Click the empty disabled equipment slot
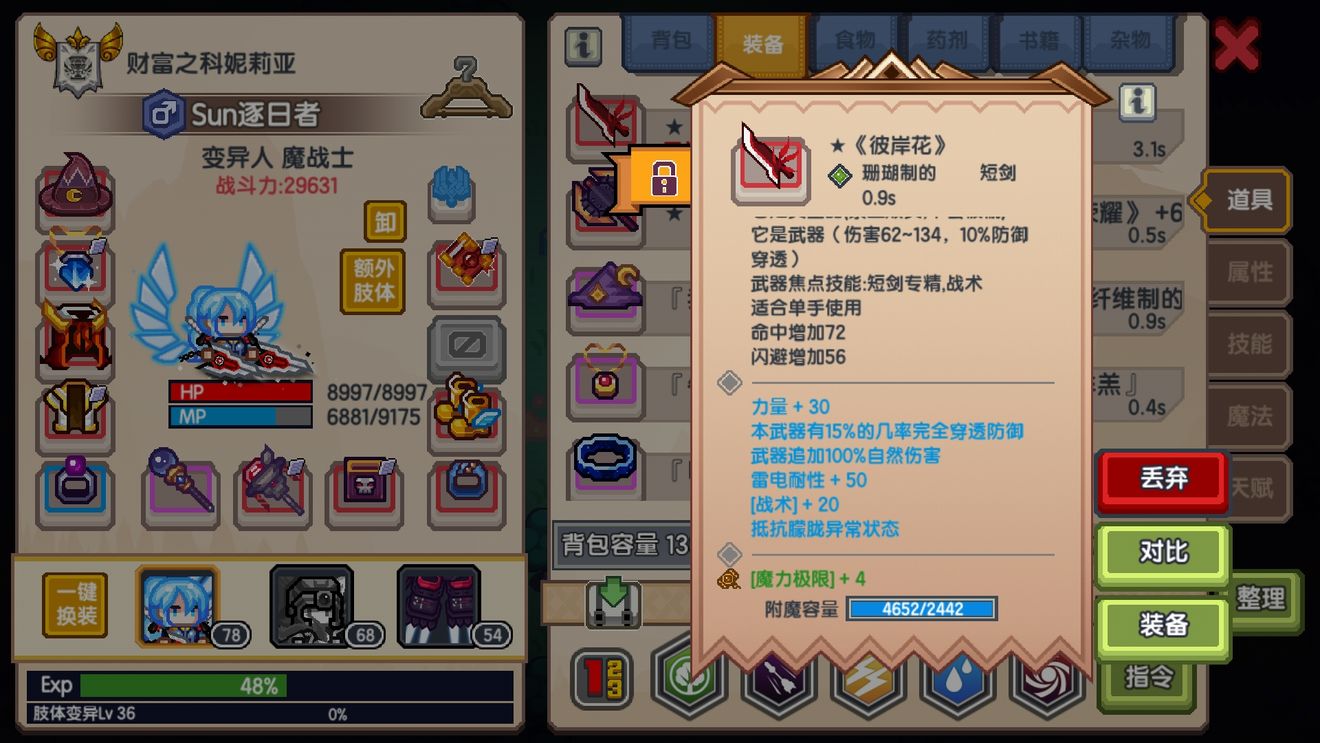The image size is (1320, 743). click(x=465, y=343)
